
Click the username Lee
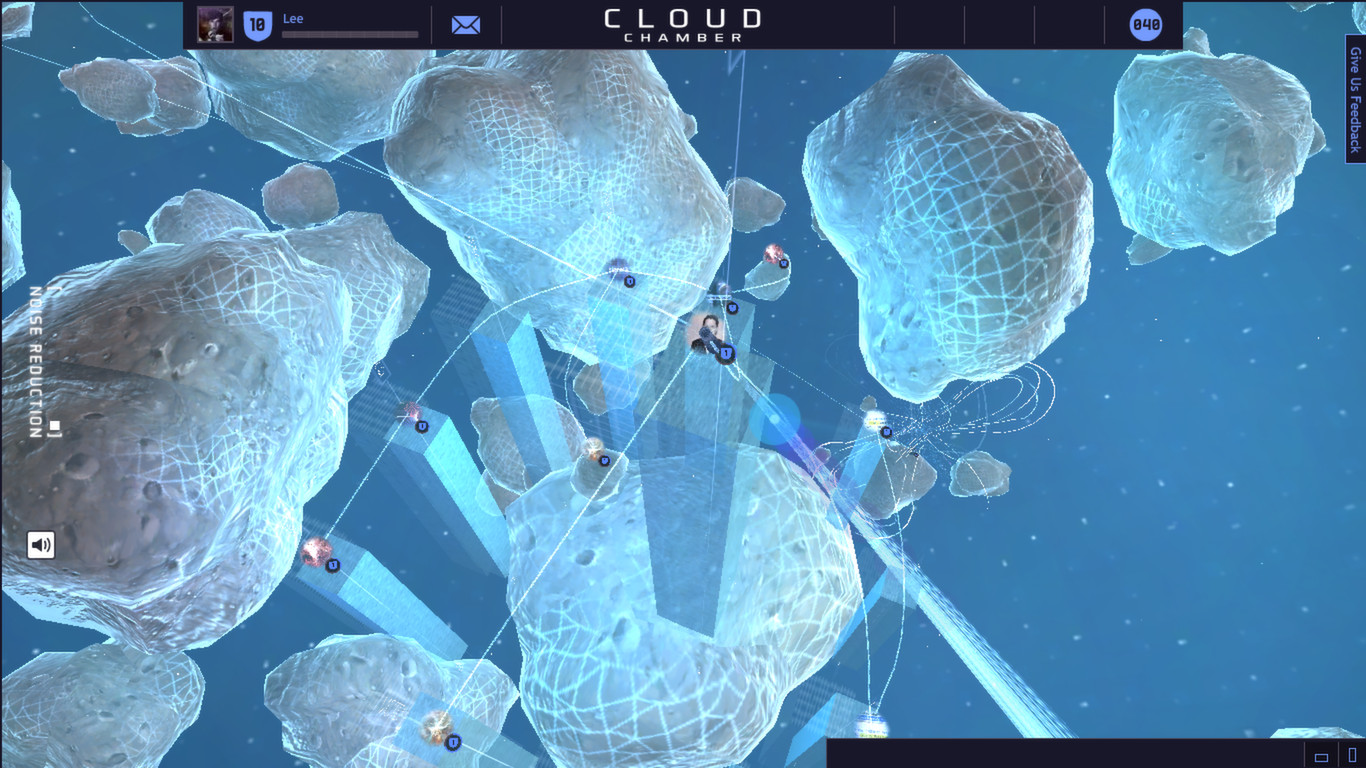(292, 17)
